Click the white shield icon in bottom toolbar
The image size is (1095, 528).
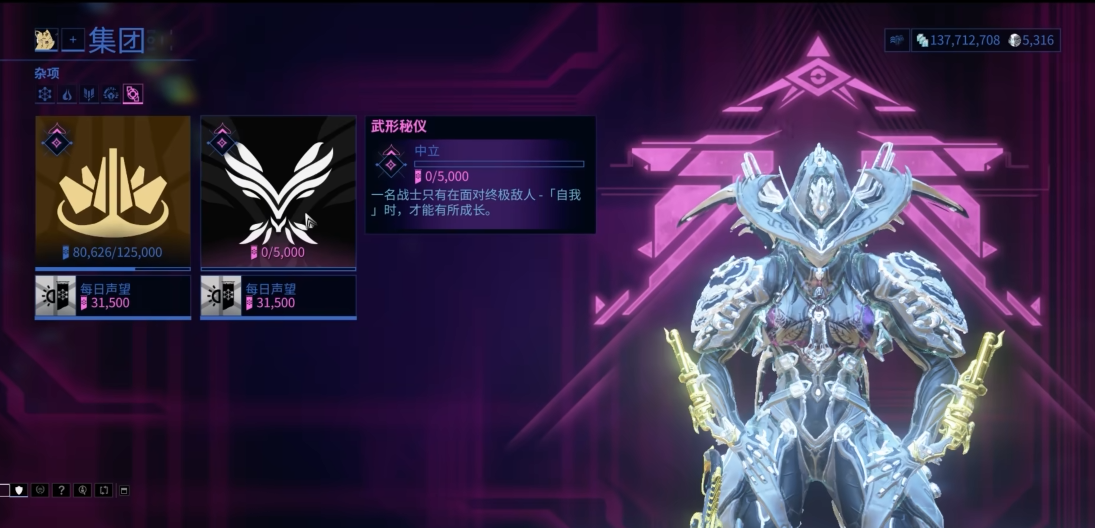19,490
